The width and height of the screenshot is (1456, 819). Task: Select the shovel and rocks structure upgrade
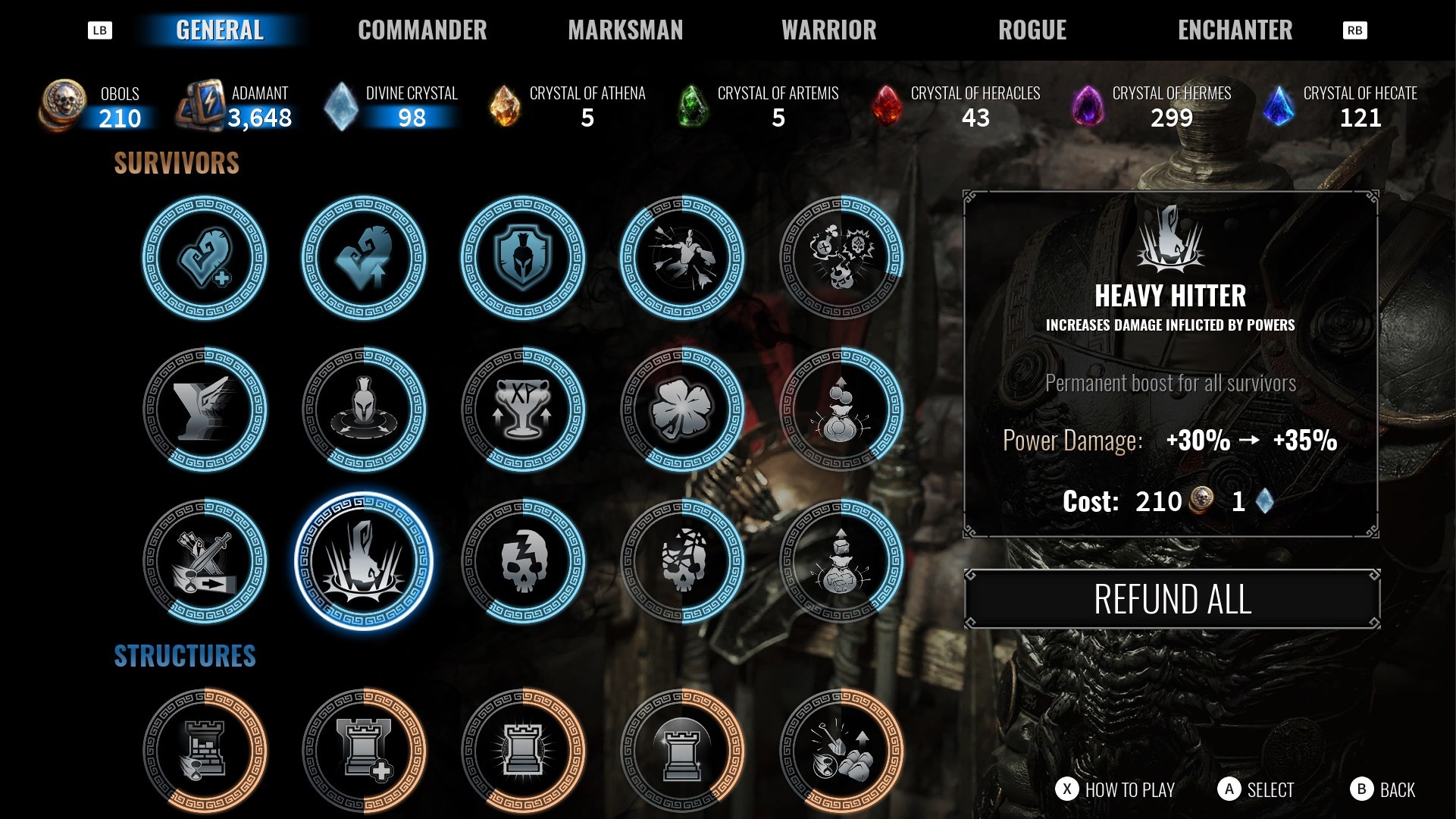(x=841, y=751)
